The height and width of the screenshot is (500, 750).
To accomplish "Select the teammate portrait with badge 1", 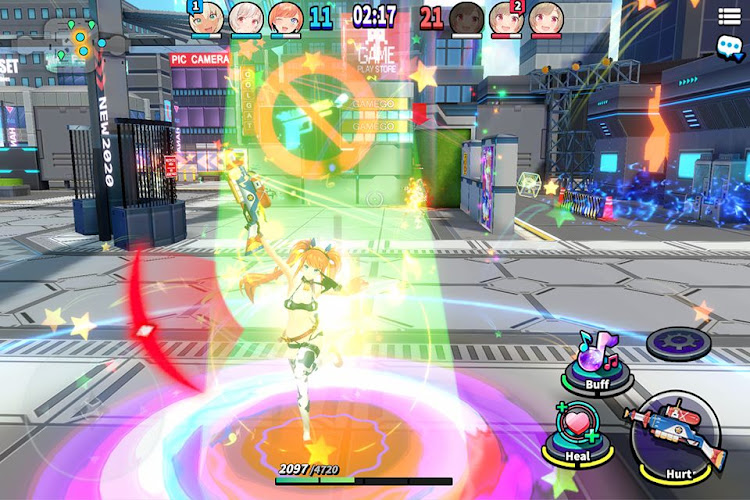I will click(206, 18).
